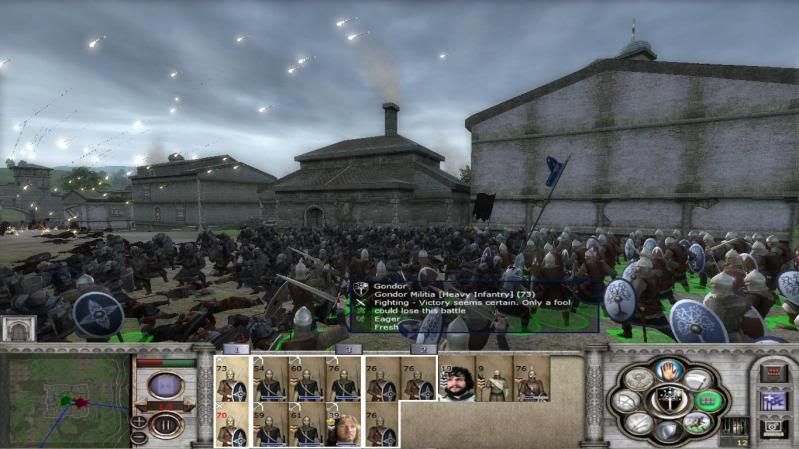Activate the open hand halt command
799x449 pixels.
670,369
